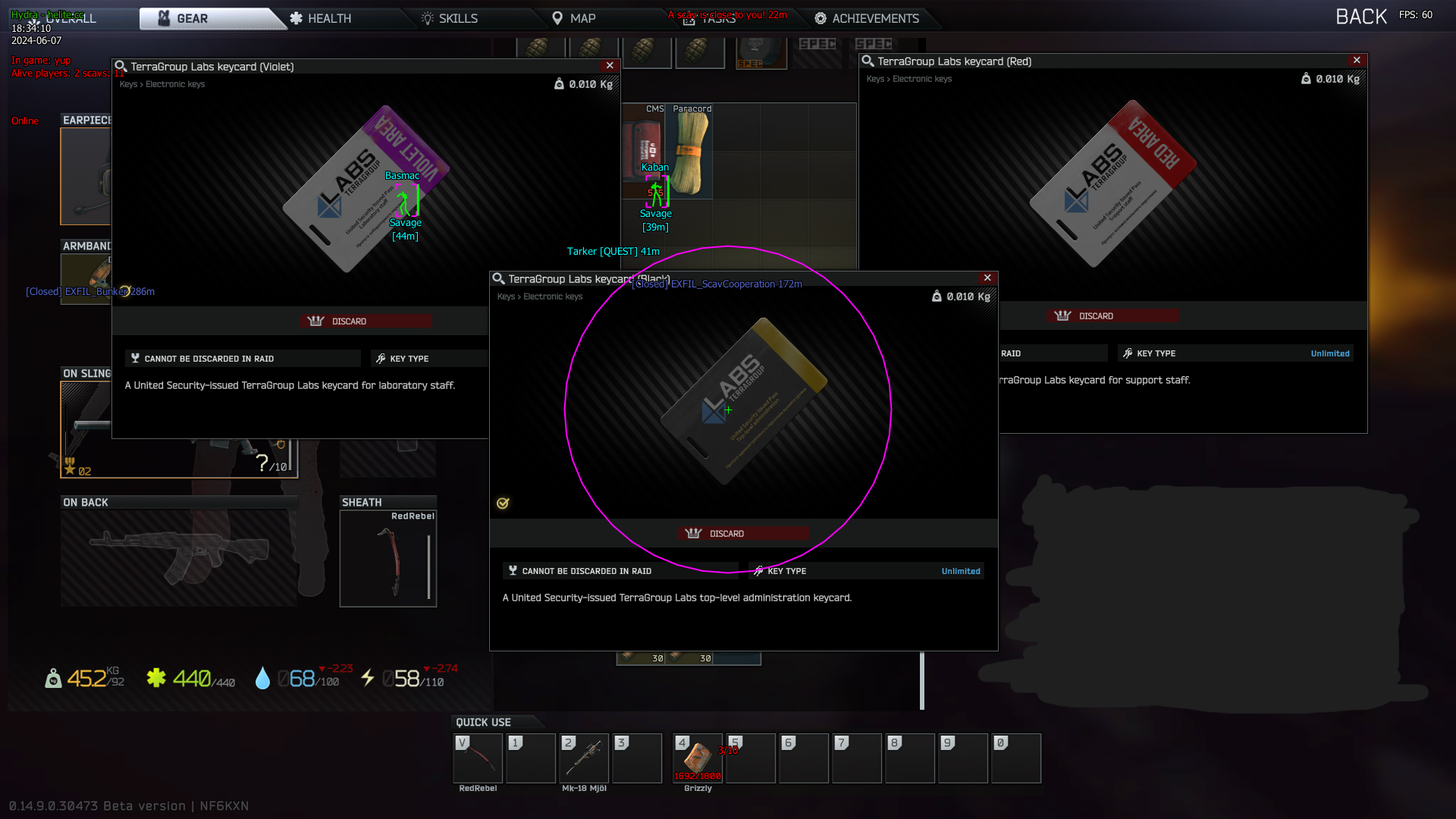The width and height of the screenshot is (1456, 819).
Task: Select the Grizzly medkit in quick use slot 4
Action: pyautogui.click(x=696, y=758)
